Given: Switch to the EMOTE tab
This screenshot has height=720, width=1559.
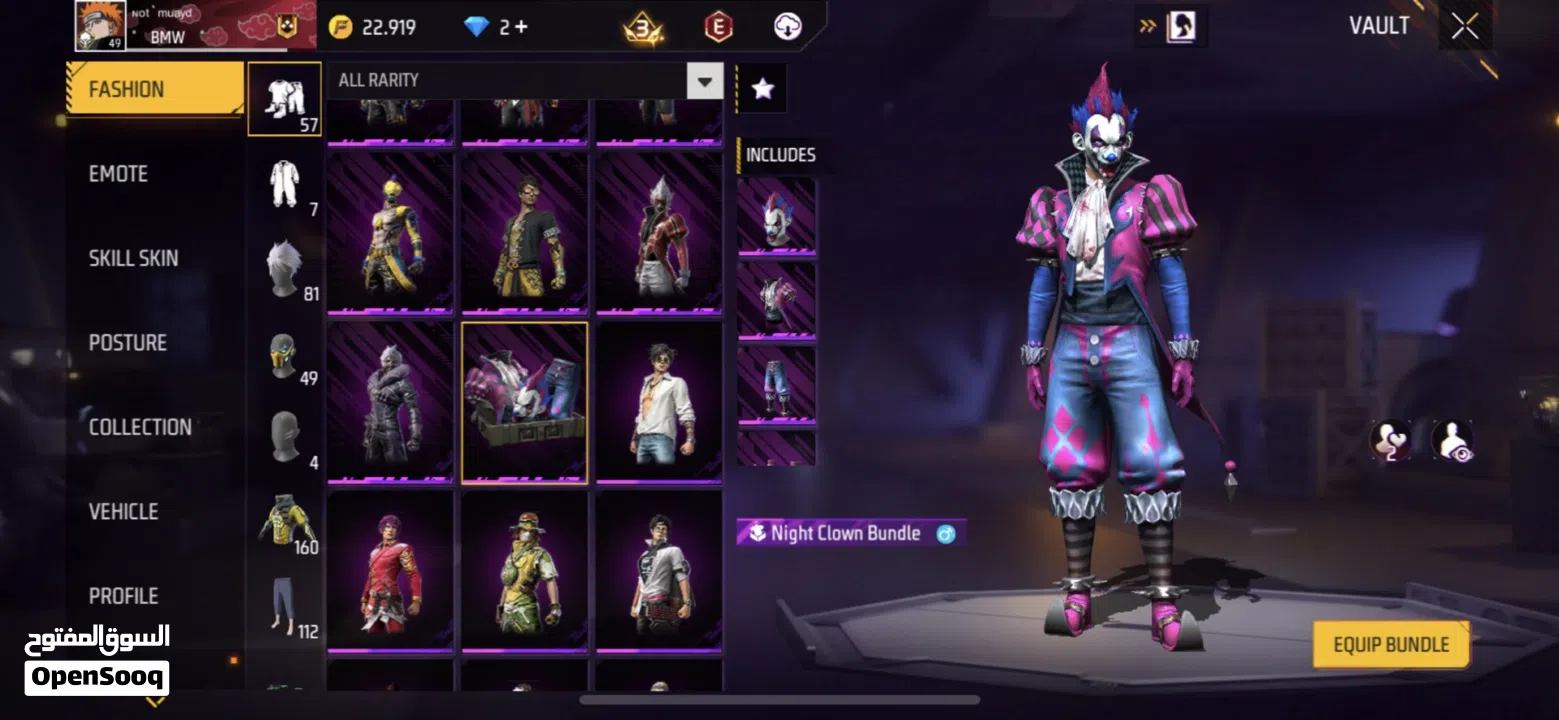Looking at the screenshot, I should click(117, 173).
